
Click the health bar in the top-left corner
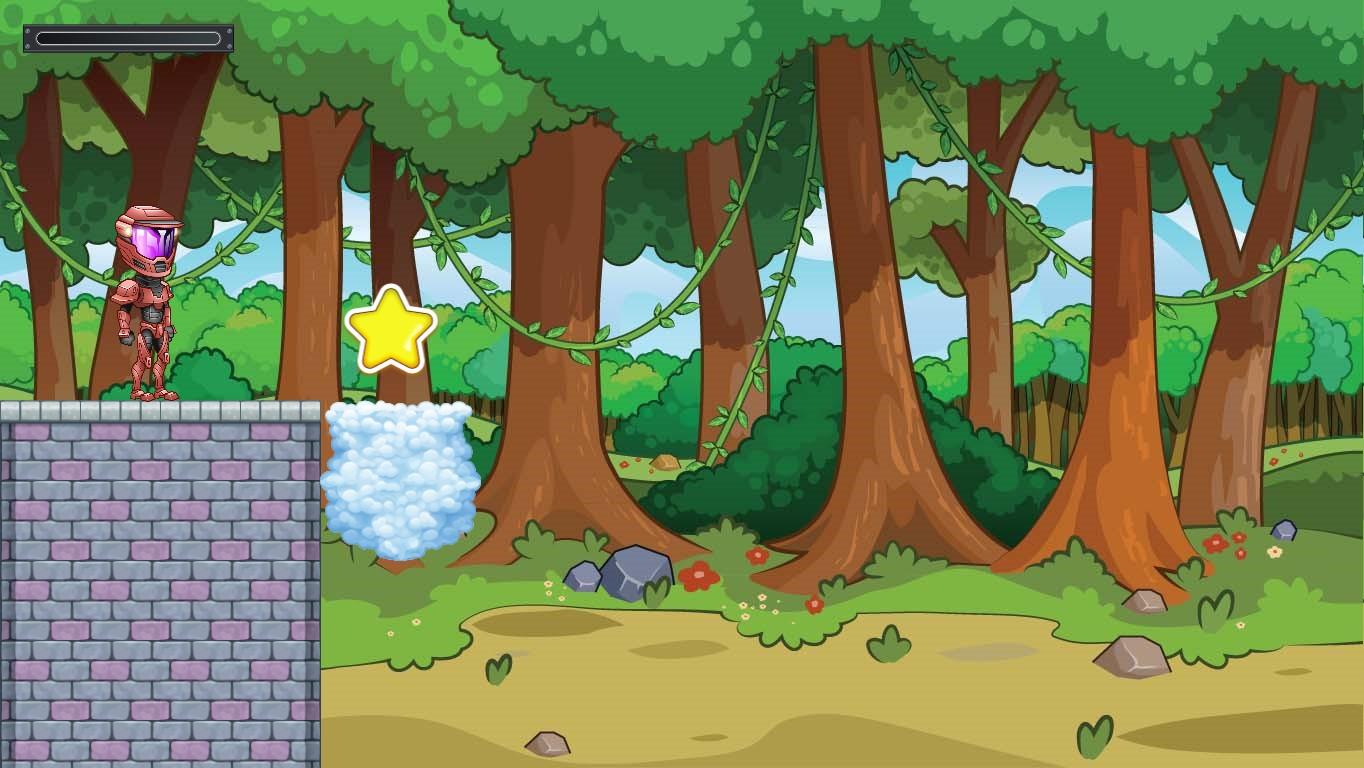coord(127,38)
